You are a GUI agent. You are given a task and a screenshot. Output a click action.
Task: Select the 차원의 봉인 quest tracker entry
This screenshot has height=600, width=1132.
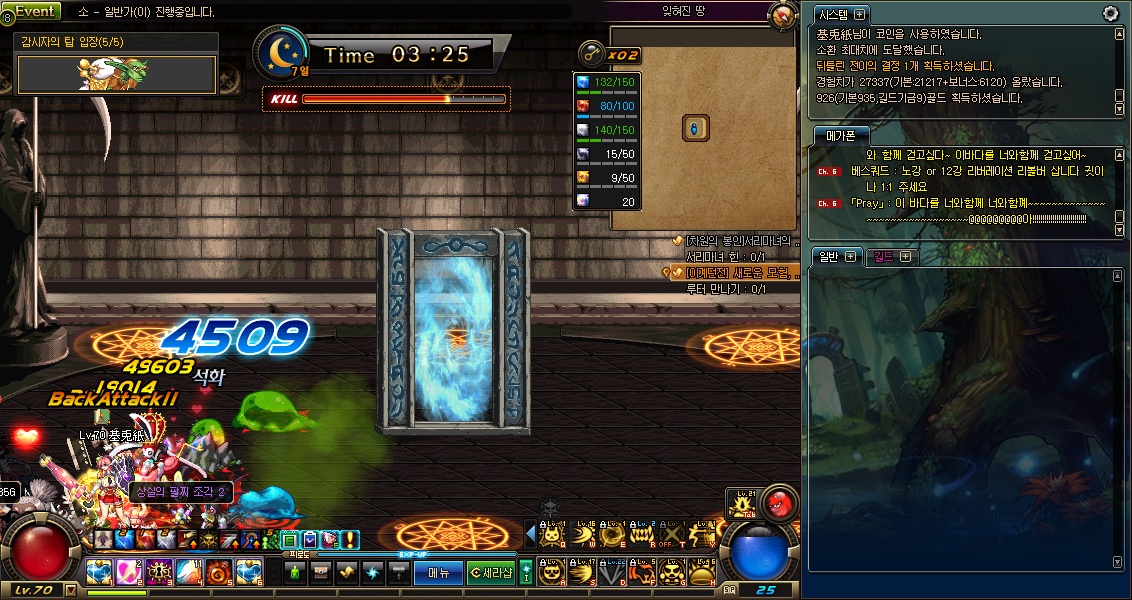click(738, 241)
